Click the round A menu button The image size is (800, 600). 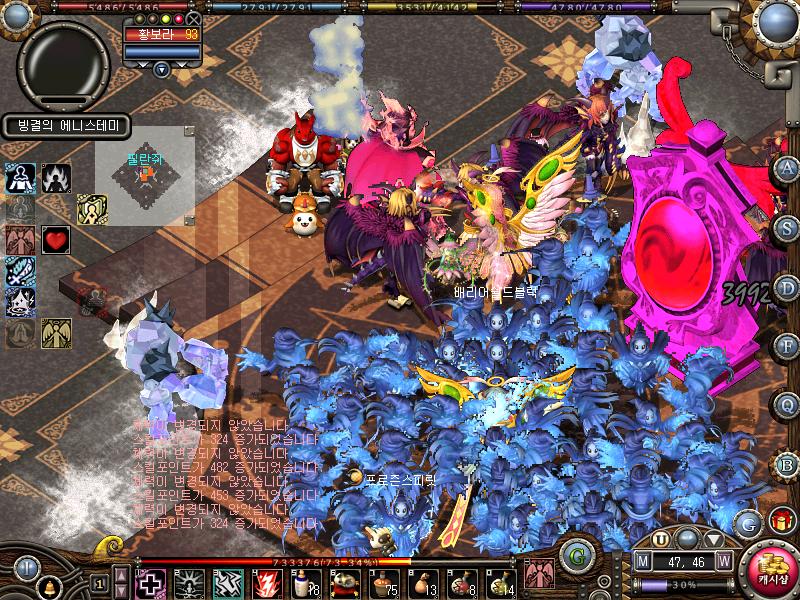tap(787, 167)
